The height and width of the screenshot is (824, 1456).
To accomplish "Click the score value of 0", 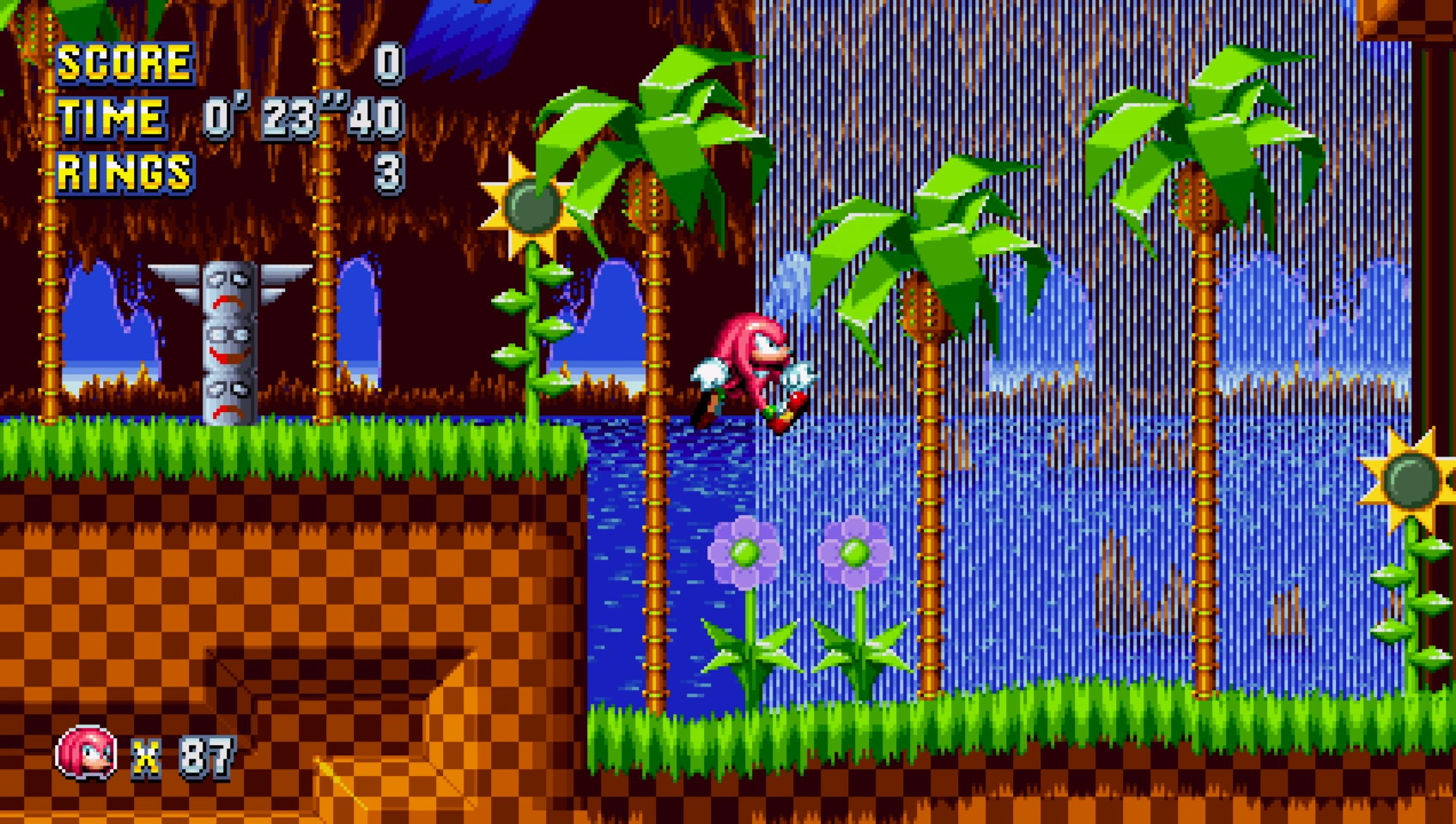I will pyautogui.click(x=388, y=63).
